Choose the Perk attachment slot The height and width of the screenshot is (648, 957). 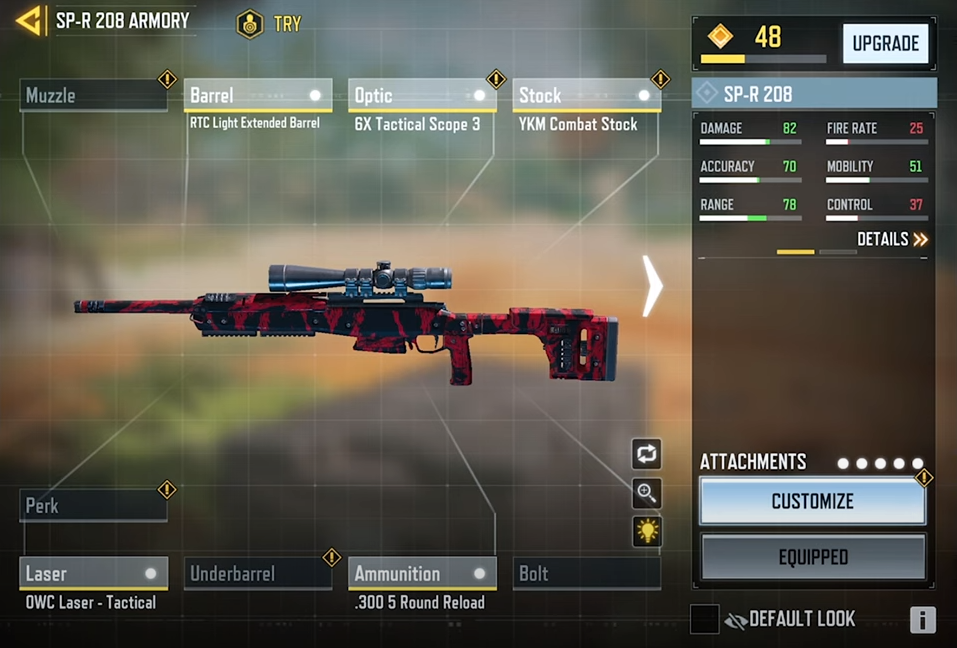click(x=93, y=506)
